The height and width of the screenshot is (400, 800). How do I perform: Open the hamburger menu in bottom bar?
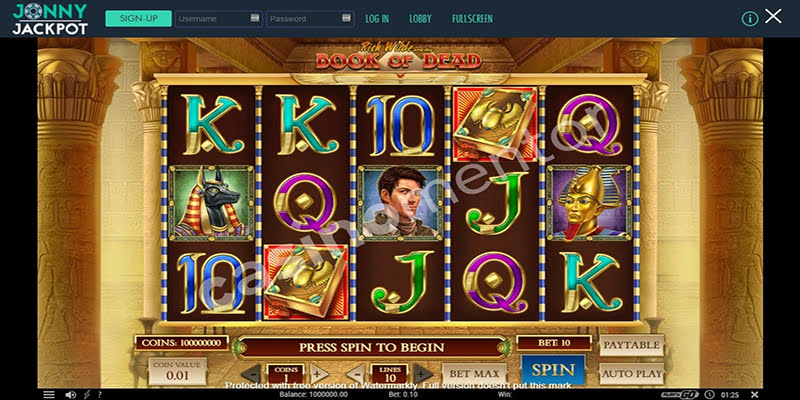coord(49,394)
